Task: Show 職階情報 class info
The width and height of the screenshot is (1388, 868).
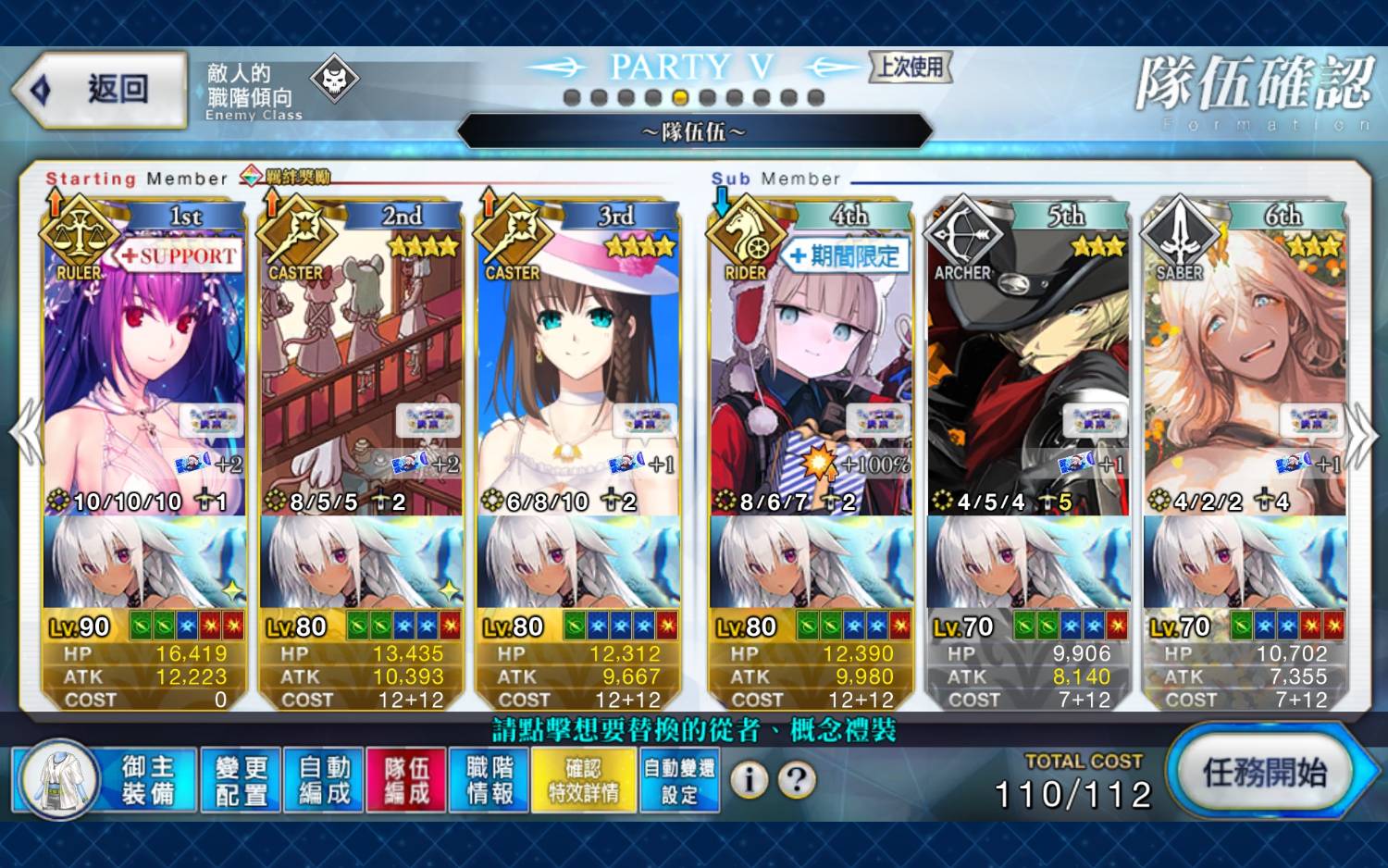Action: (490, 780)
